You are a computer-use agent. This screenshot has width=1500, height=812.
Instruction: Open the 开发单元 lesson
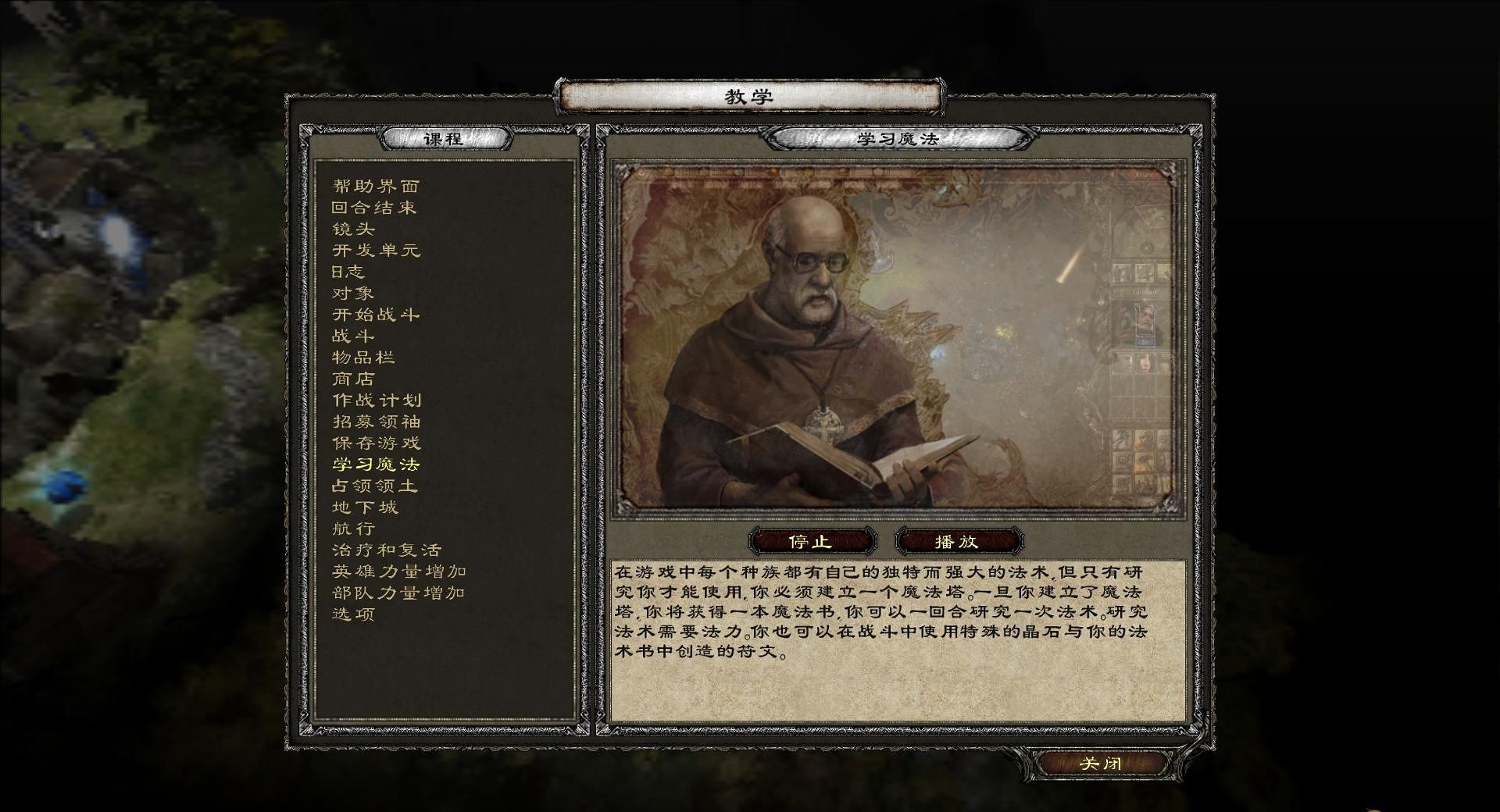376,251
